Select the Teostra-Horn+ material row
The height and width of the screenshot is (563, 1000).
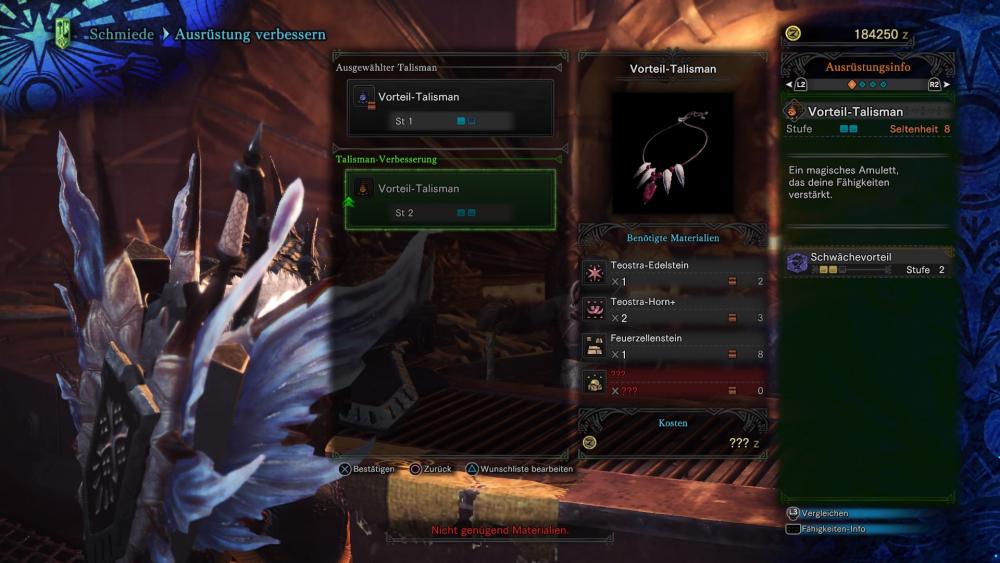tap(673, 310)
